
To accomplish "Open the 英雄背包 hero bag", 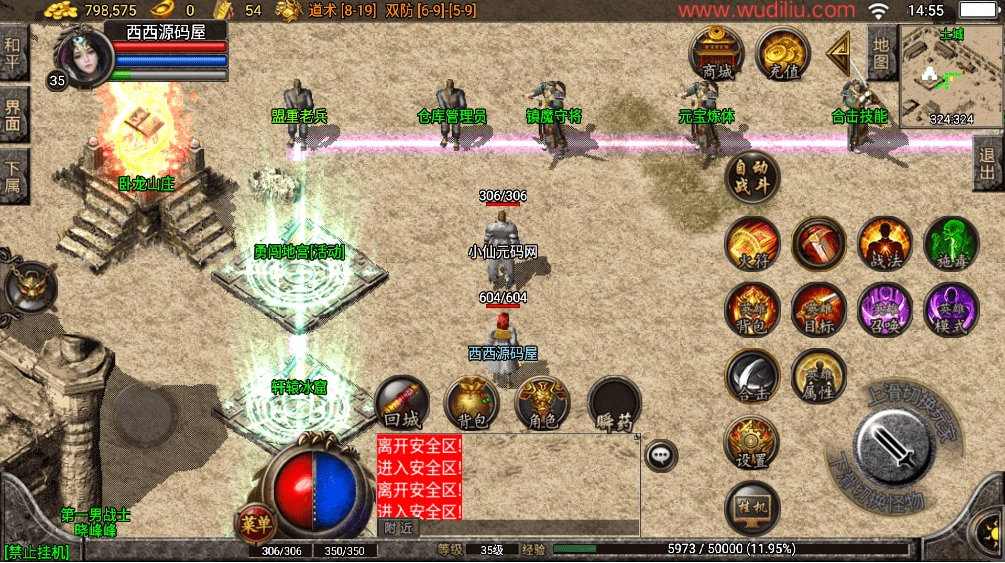I will coord(753,310).
